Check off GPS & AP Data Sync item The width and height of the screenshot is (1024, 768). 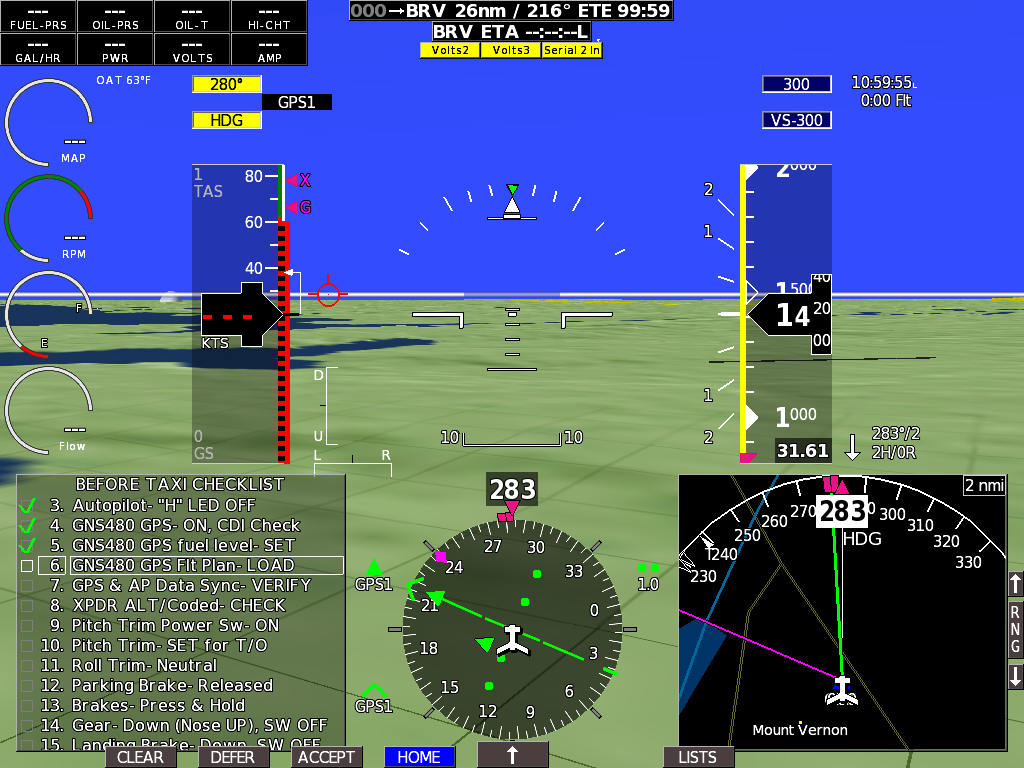(27, 585)
